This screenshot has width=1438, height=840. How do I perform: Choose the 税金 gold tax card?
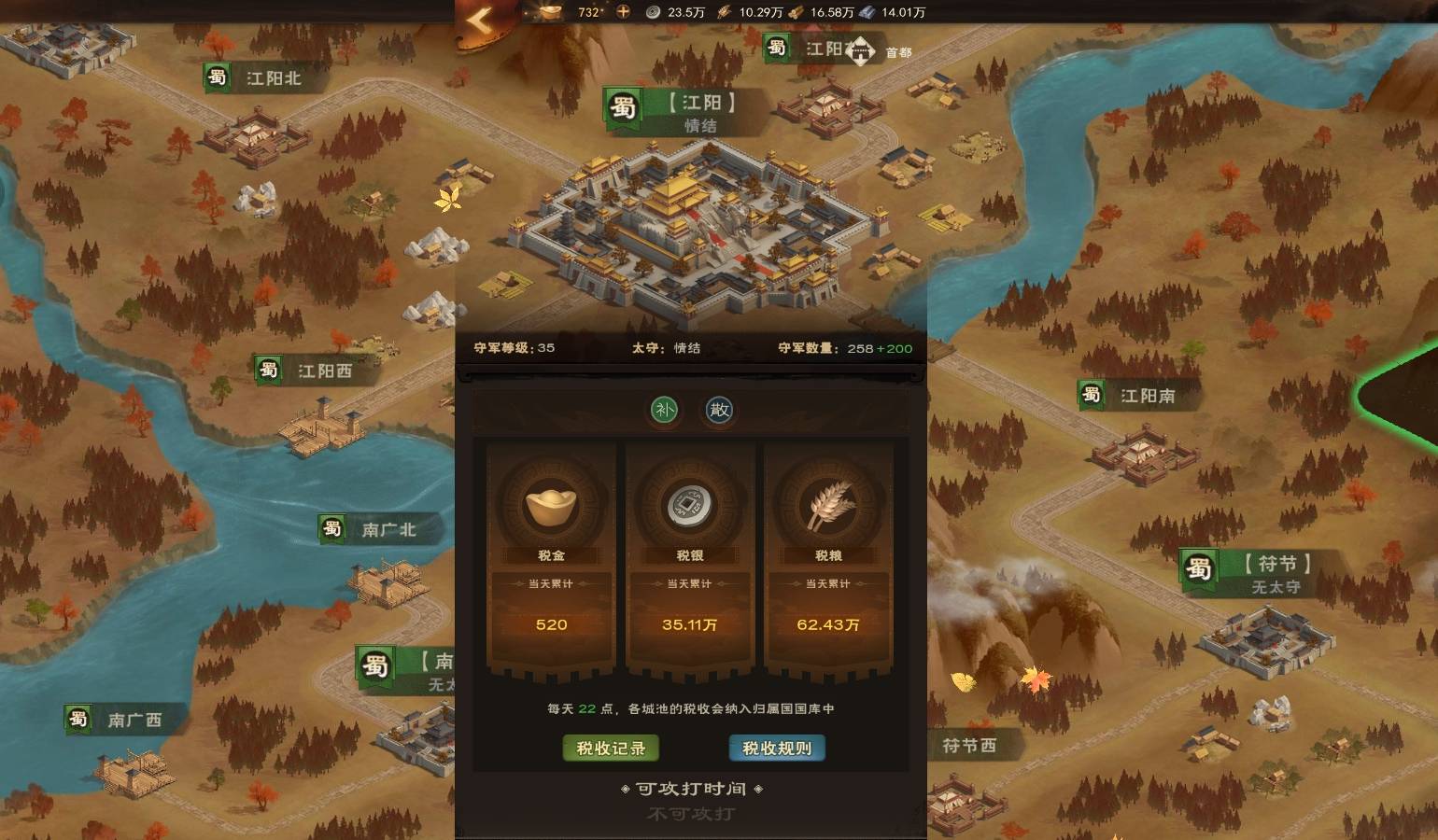click(x=551, y=560)
